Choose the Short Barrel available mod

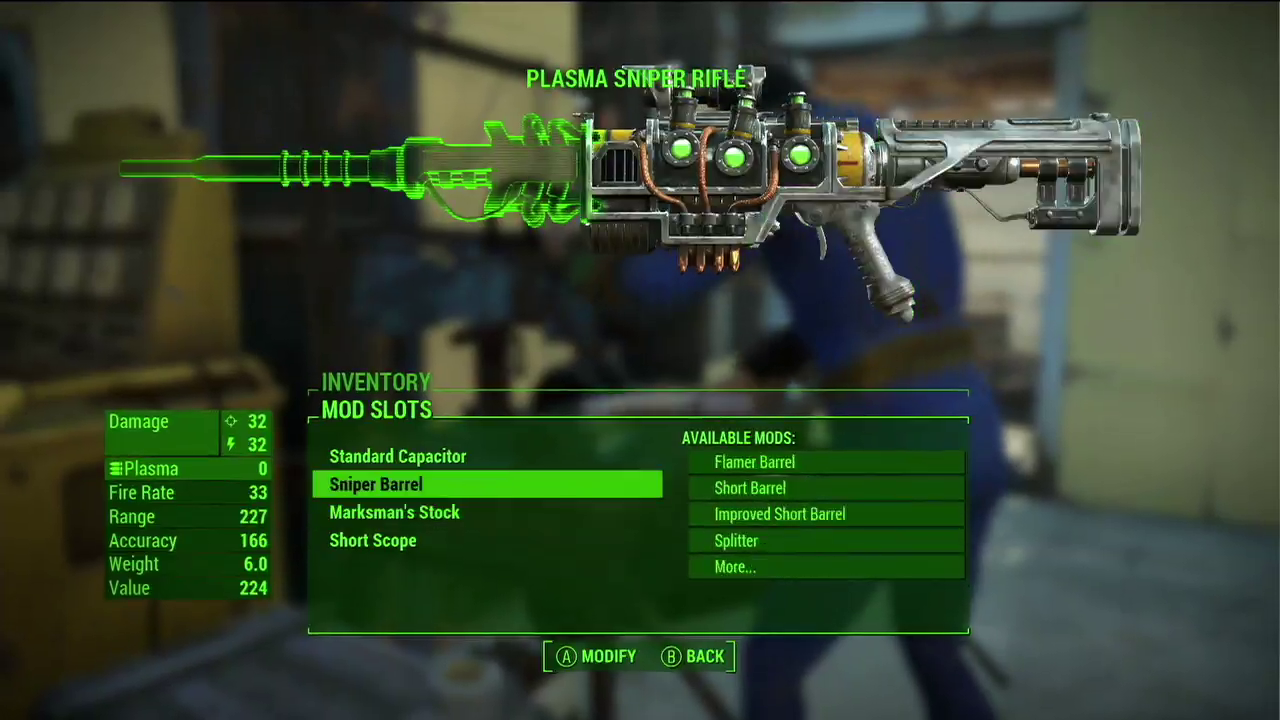point(826,488)
